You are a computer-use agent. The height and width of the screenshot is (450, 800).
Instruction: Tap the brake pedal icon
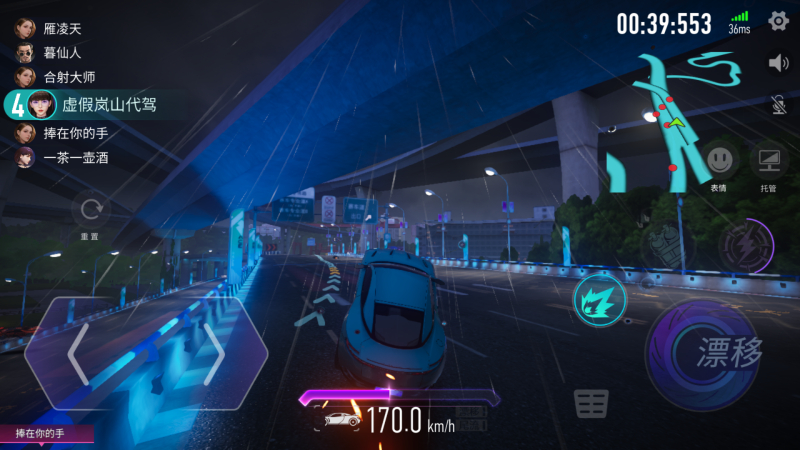(592, 404)
